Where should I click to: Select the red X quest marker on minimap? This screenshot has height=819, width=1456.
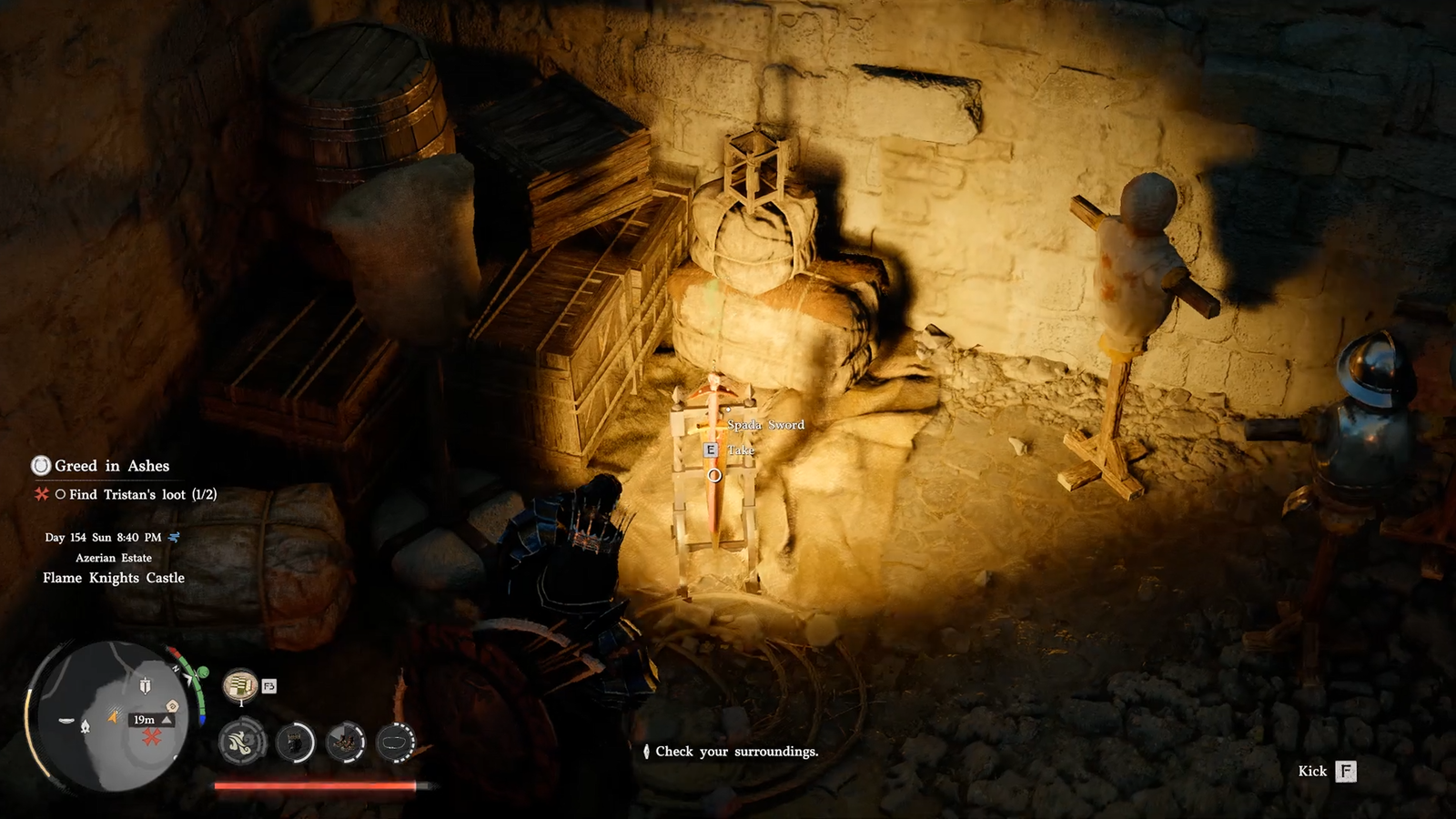click(x=152, y=736)
